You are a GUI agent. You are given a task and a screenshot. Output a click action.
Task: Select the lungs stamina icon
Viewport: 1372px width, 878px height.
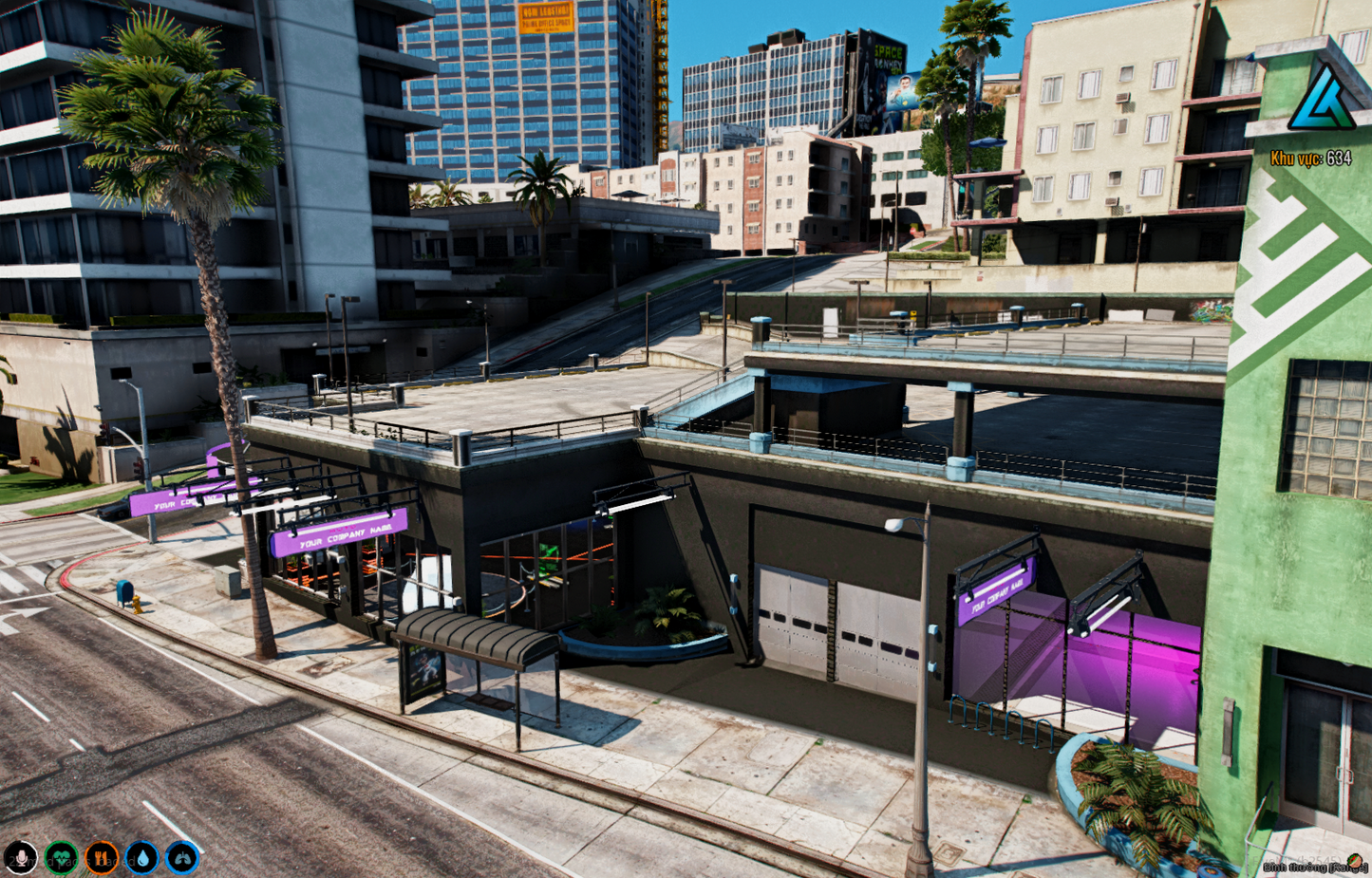(182, 858)
